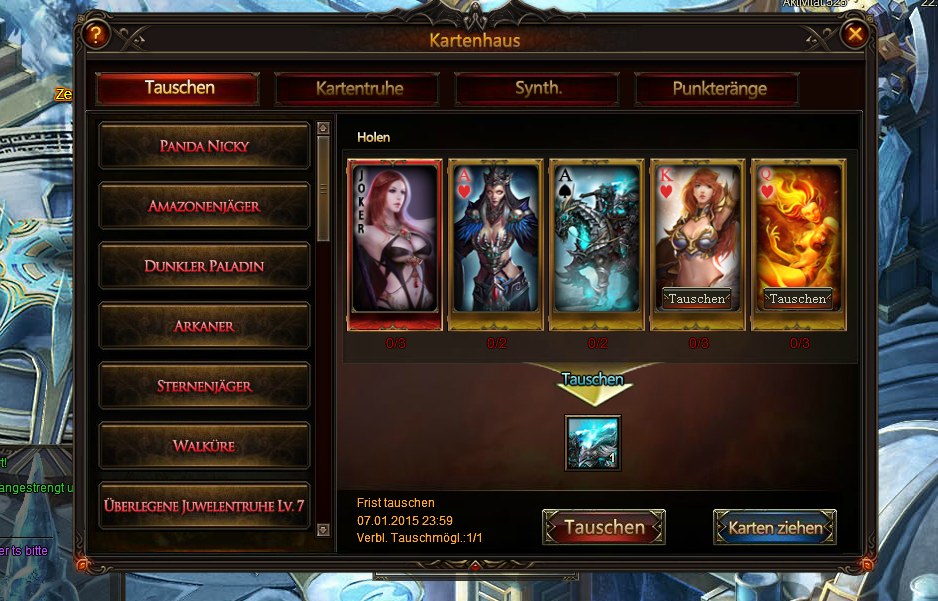Switch to the Tauschen tab
This screenshot has height=601, width=938.
click(178, 88)
